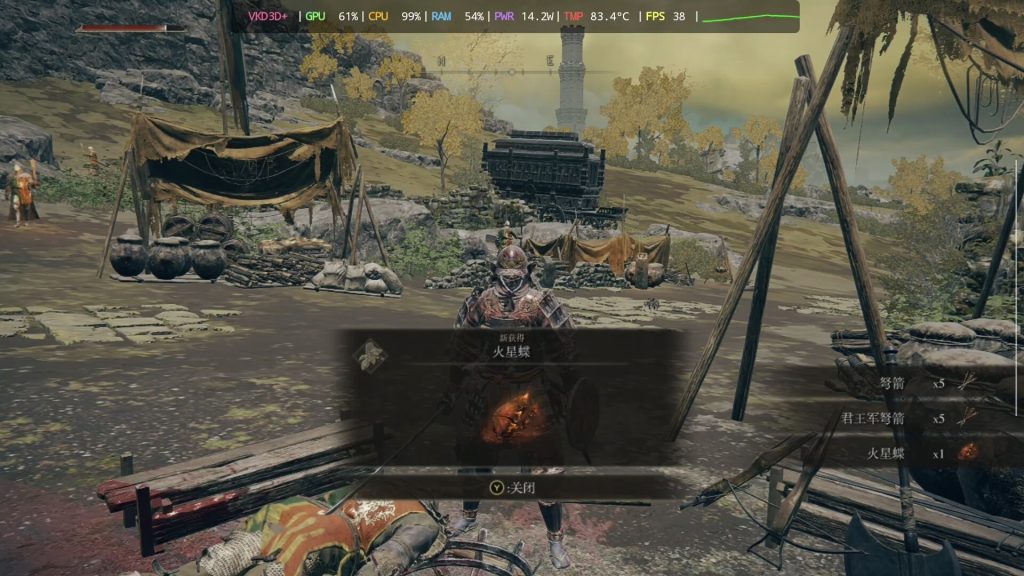Click the glowing 火星蝶 item image in the popup
Viewport: 1024px width, 576px height.
[x=511, y=416]
